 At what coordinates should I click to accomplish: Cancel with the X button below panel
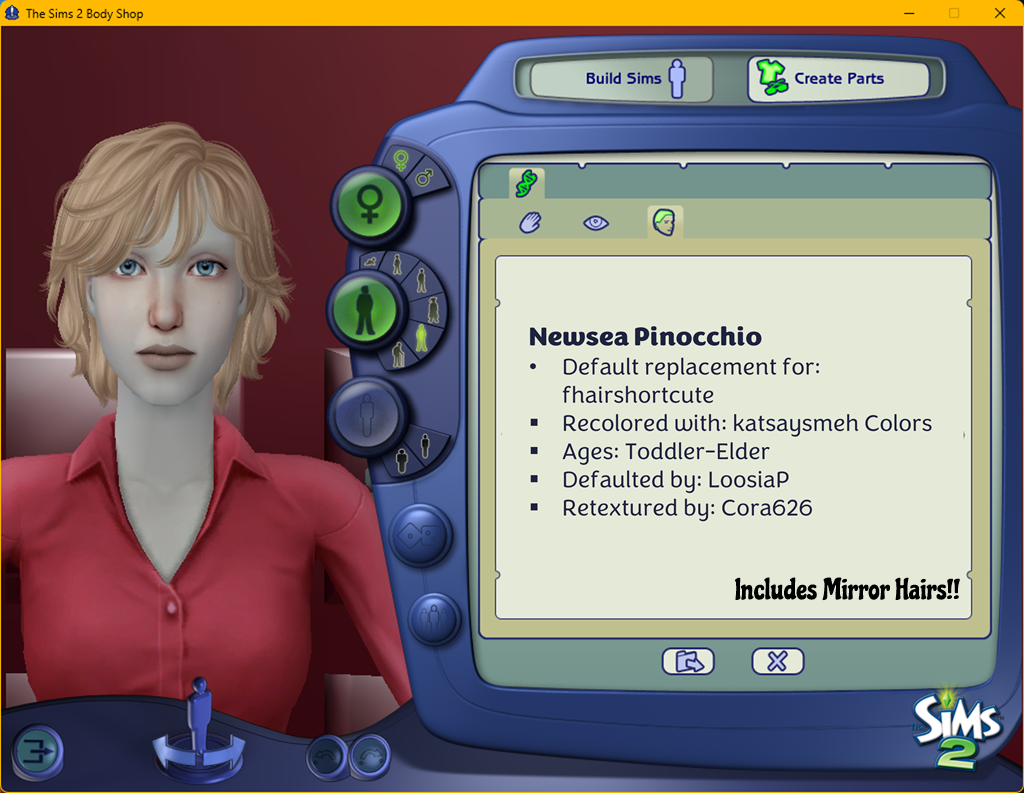[x=777, y=661]
